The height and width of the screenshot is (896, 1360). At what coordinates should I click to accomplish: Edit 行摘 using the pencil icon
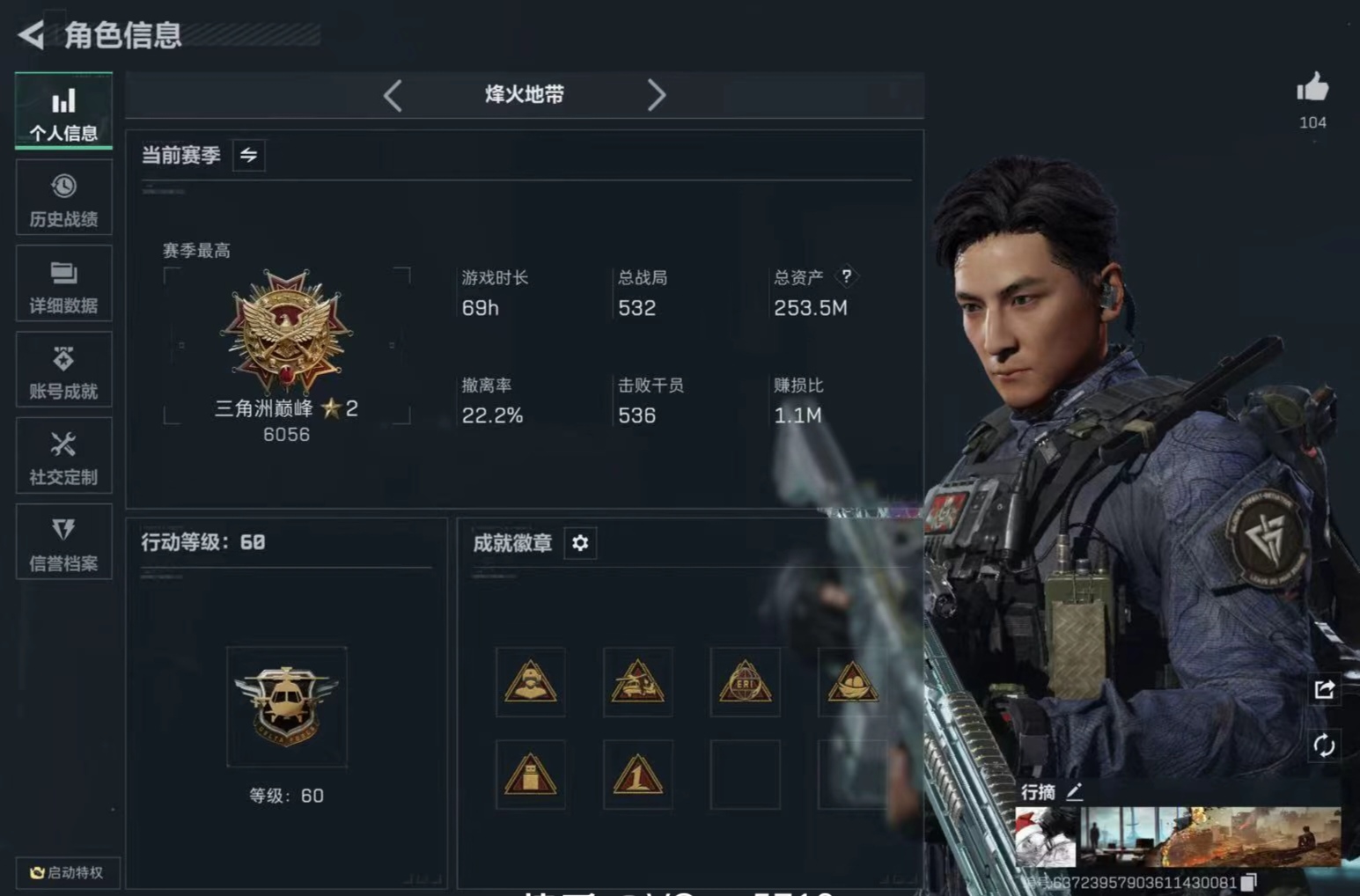tap(1076, 790)
